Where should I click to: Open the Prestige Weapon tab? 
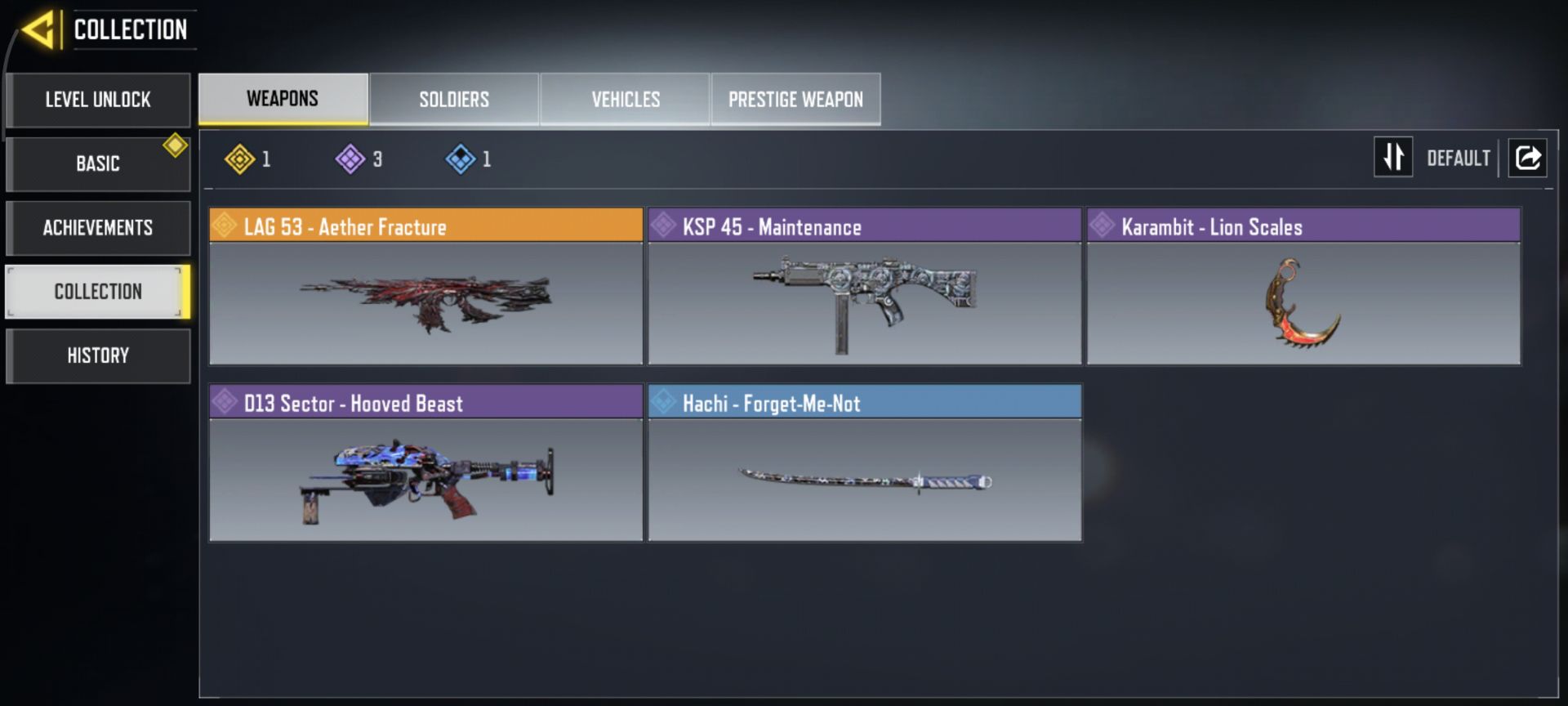pos(795,100)
